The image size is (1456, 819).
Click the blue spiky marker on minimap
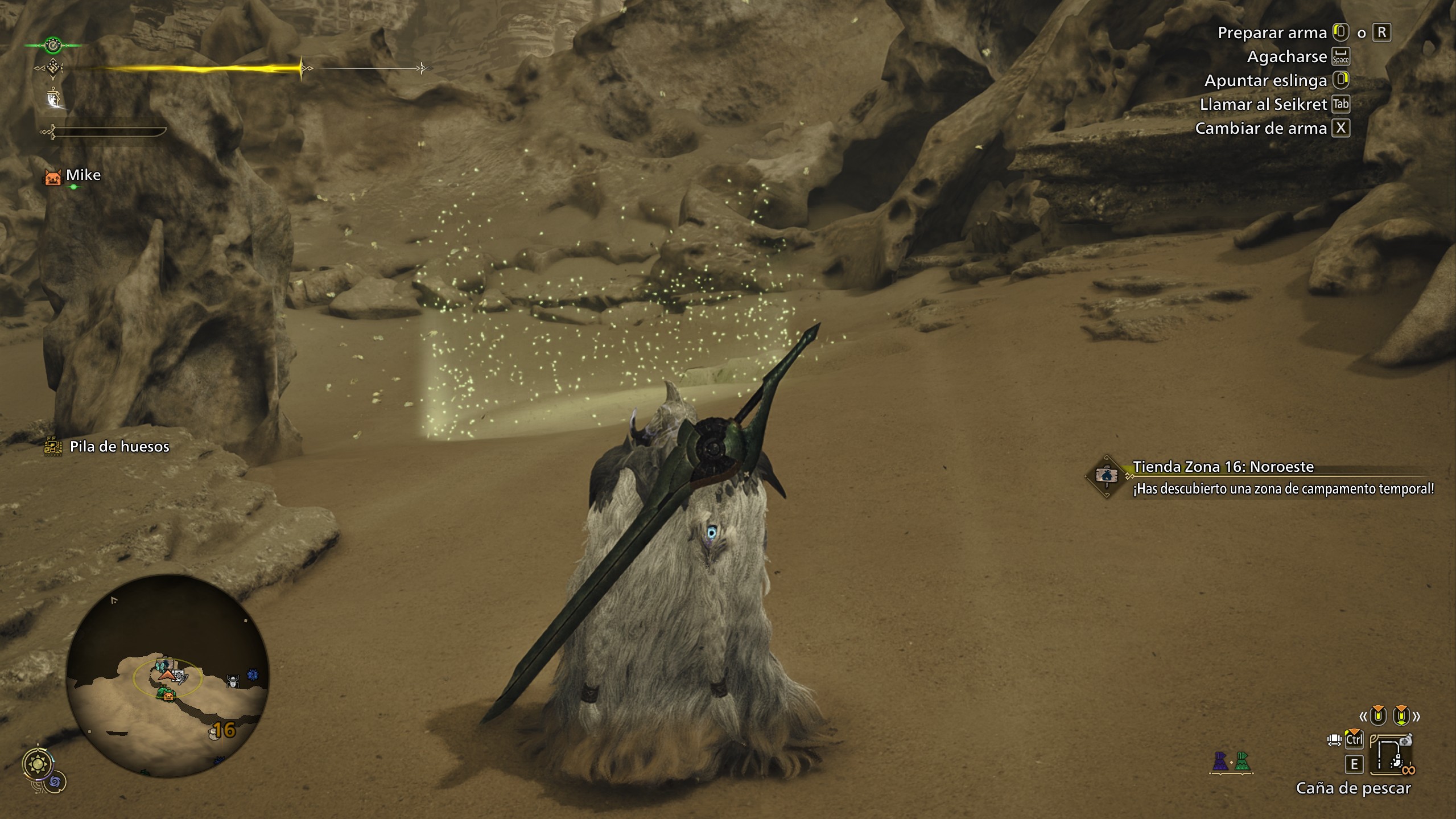click(x=253, y=675)
